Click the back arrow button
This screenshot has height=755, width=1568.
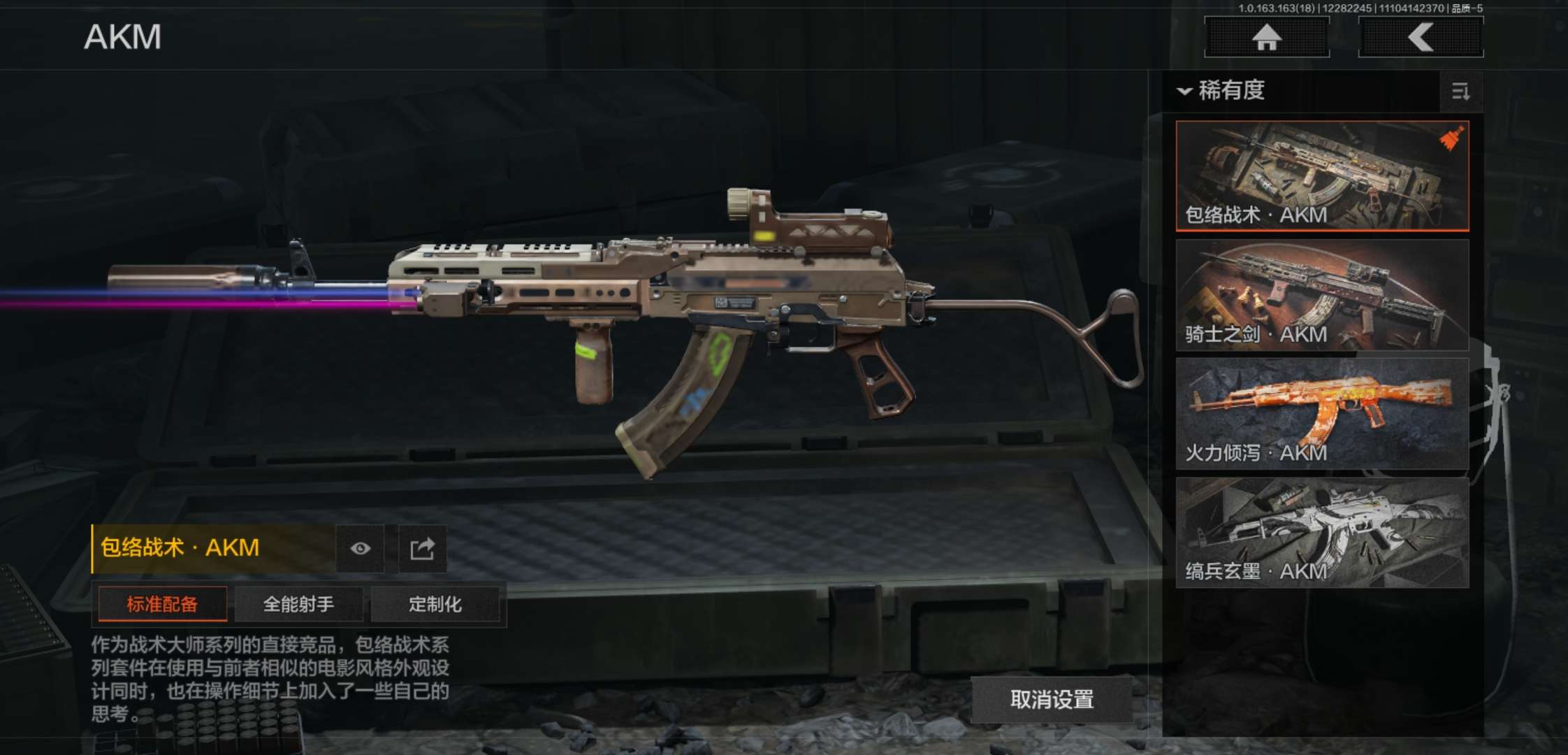[x=1420, y=37]
